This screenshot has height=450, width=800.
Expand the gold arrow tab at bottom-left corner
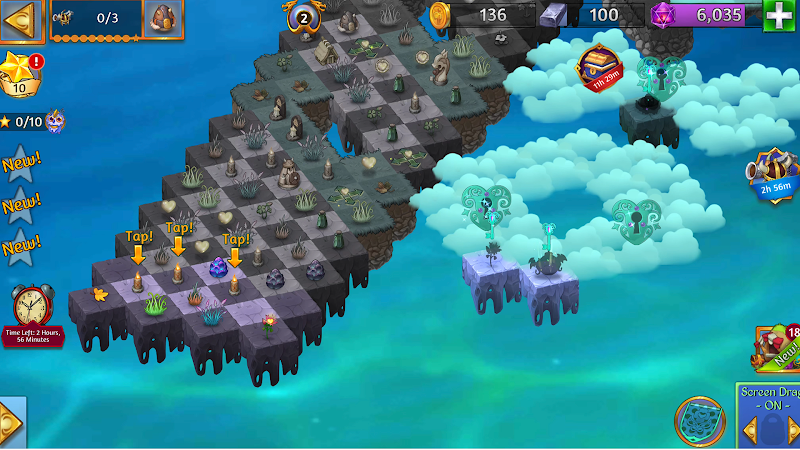pos(11,421)
